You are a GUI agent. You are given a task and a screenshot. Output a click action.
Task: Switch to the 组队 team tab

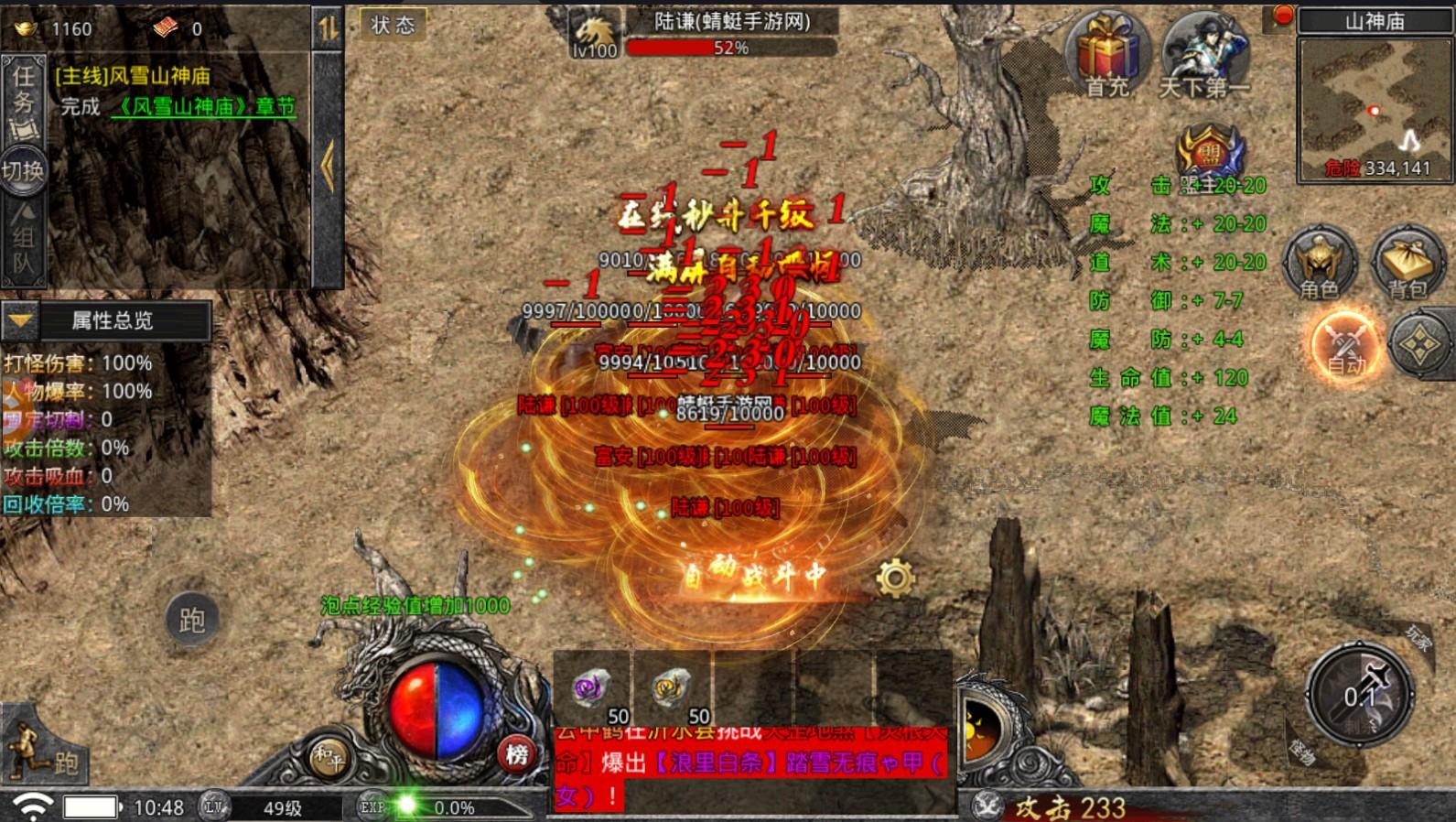pos(23,238)
